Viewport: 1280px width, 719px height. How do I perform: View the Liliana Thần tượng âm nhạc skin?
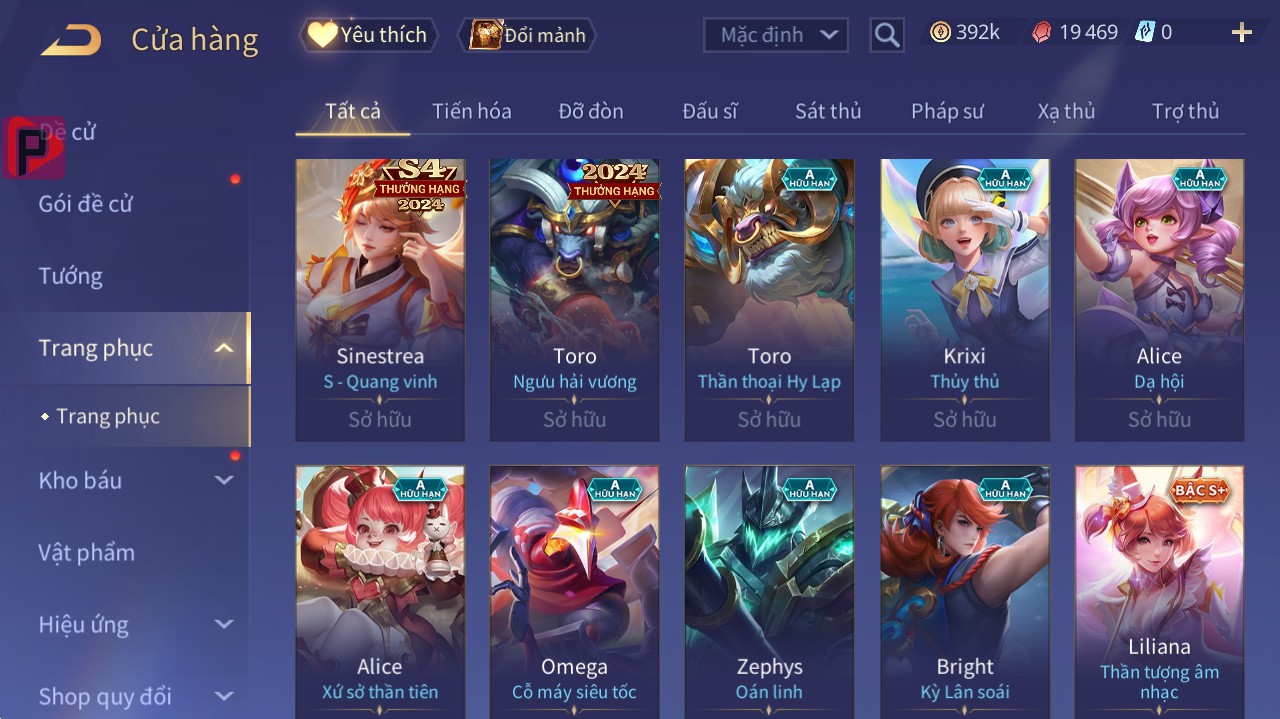pyautogui.click(x=1159, y=590)
